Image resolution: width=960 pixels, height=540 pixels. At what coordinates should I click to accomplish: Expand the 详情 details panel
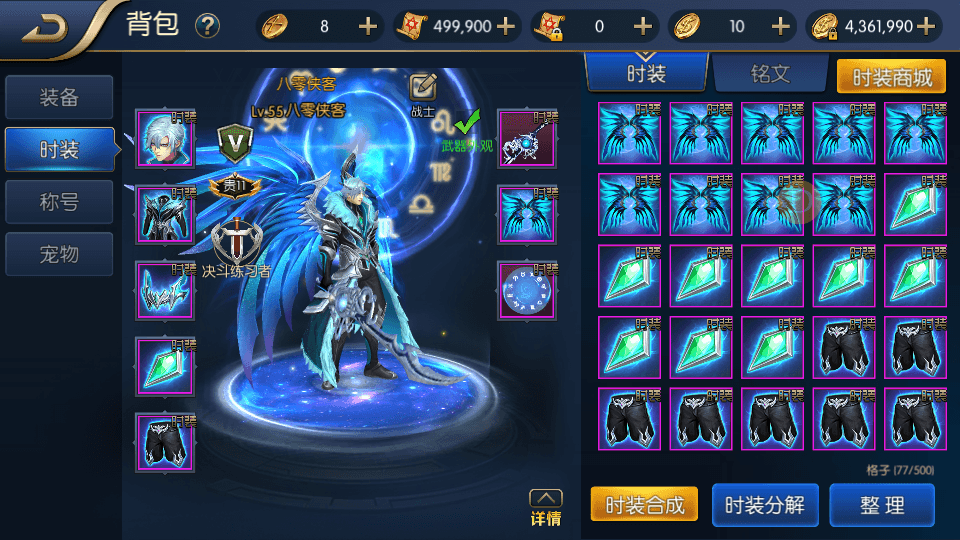point(545,508)
